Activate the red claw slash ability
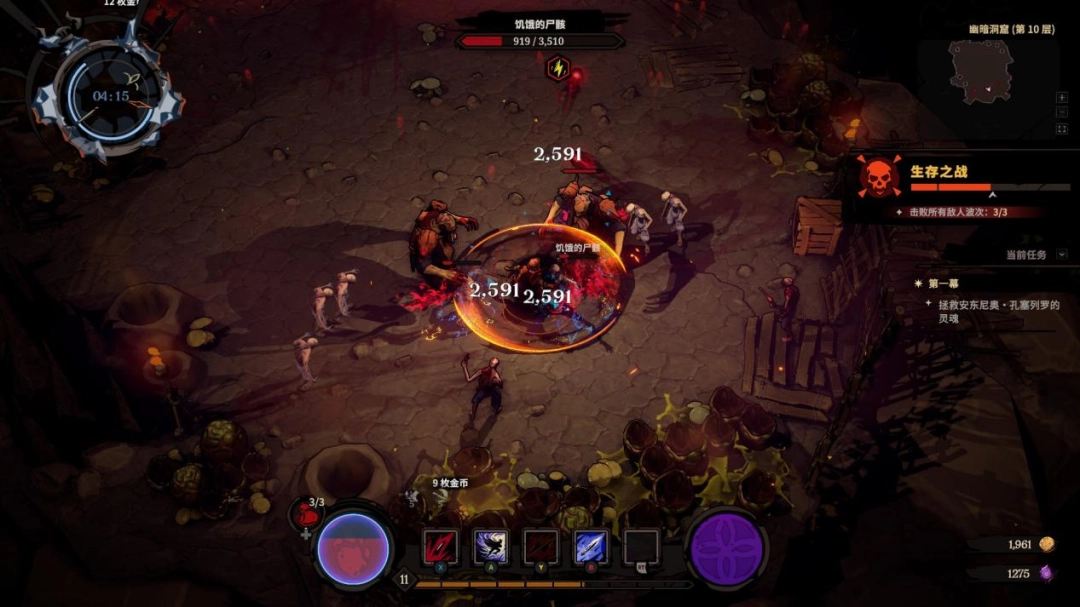 (x=440, y=547)
